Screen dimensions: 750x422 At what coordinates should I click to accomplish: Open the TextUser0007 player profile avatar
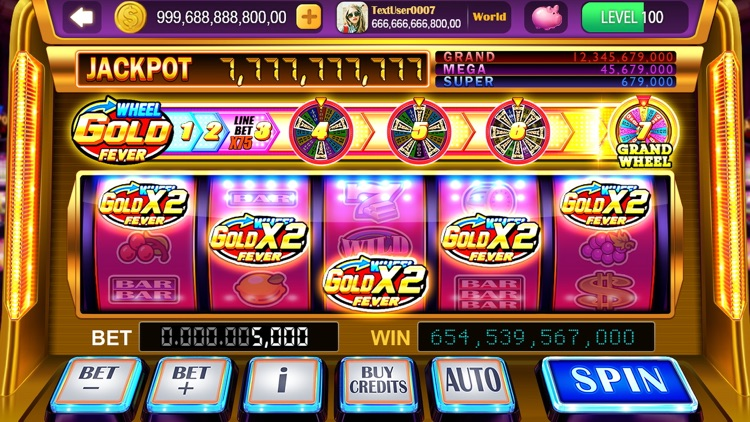pos(351,17)
